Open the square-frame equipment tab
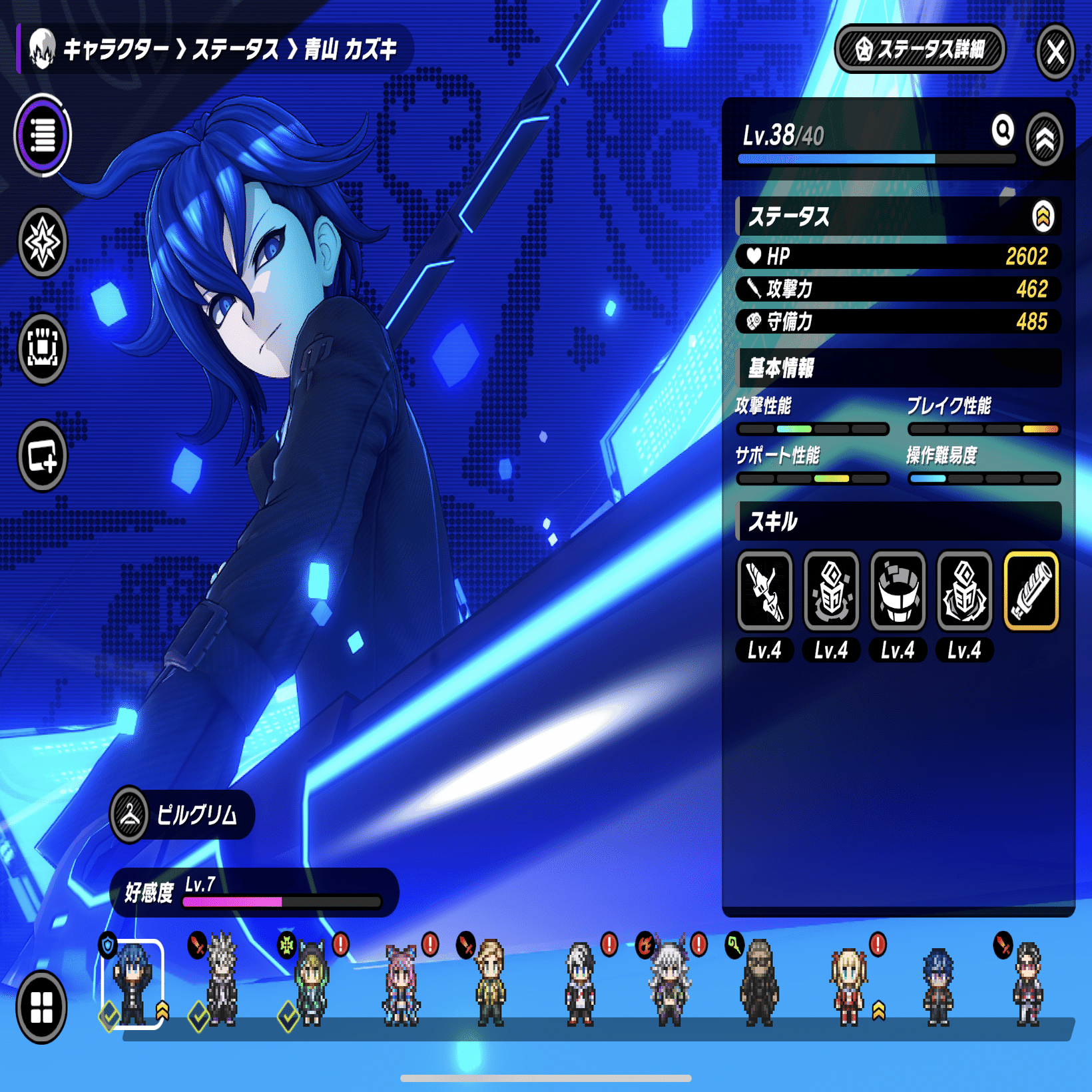 [x=43, y=348]
